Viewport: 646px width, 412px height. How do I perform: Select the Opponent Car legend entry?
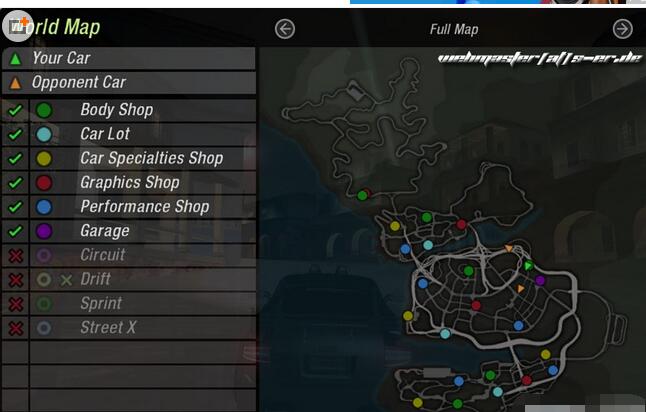[128, 82]
